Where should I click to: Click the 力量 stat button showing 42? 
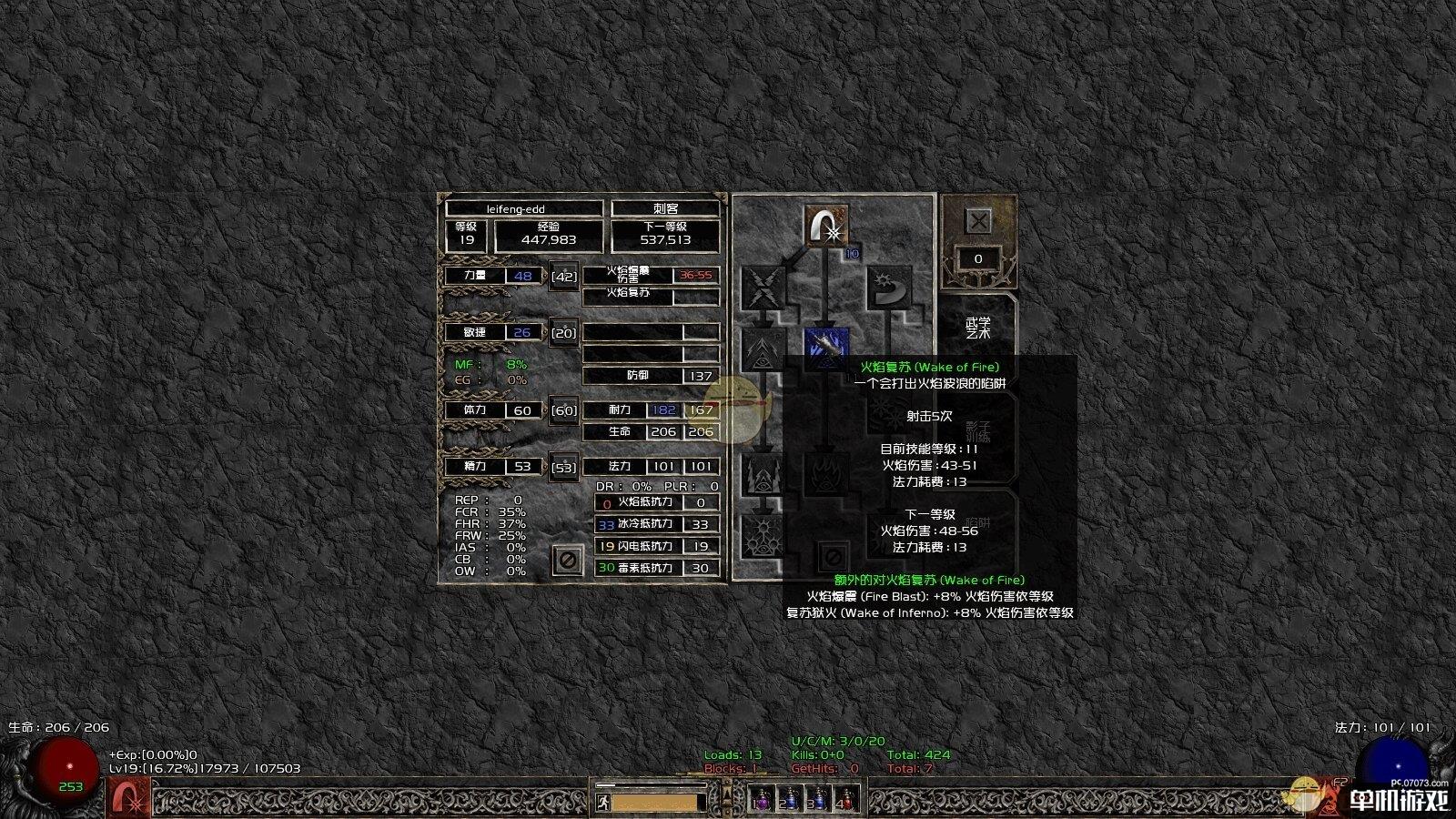564,276
